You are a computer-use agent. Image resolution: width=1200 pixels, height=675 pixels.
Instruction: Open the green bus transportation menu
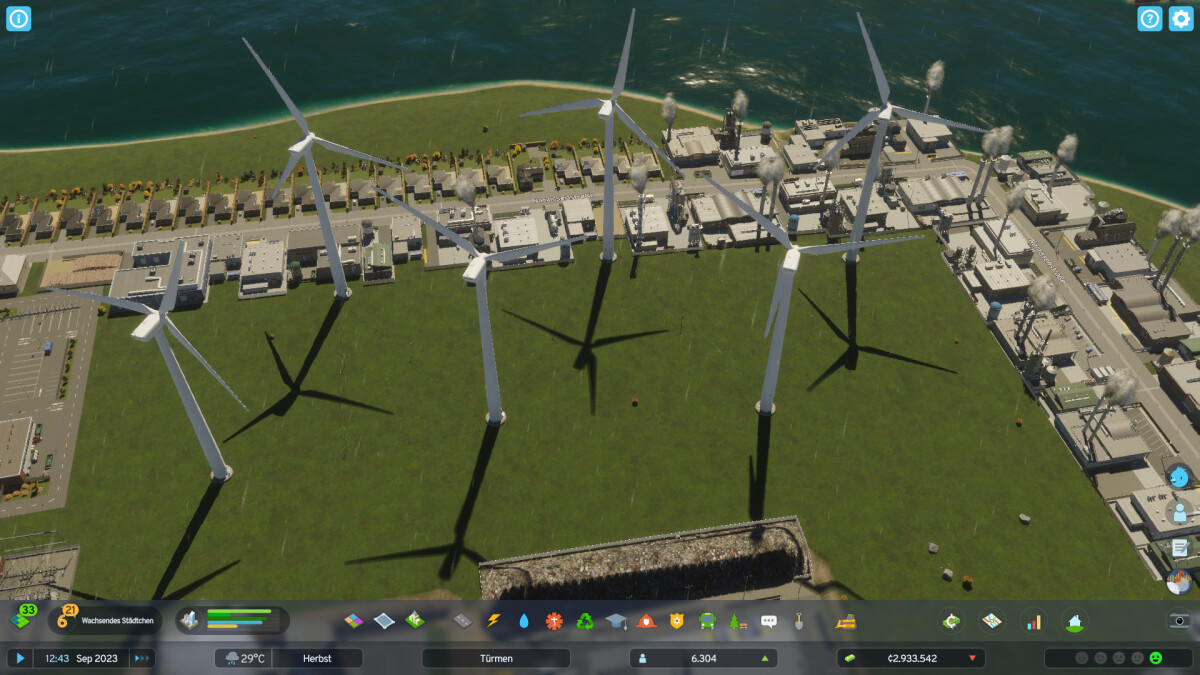(x=707, y=621)
